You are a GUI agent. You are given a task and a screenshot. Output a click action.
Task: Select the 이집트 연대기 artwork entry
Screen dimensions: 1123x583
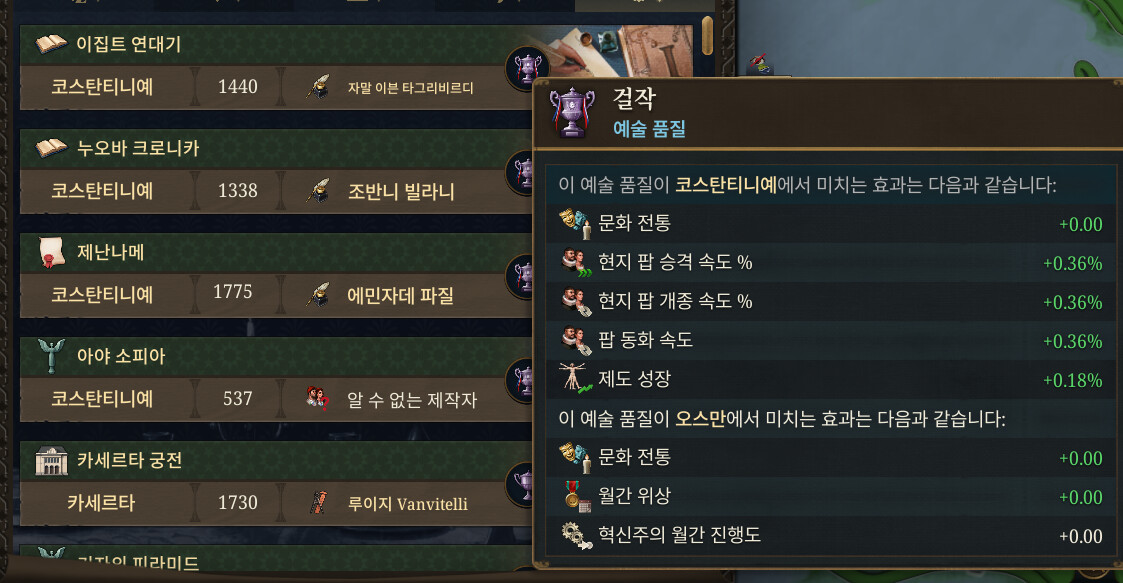[x=130, y=44]
